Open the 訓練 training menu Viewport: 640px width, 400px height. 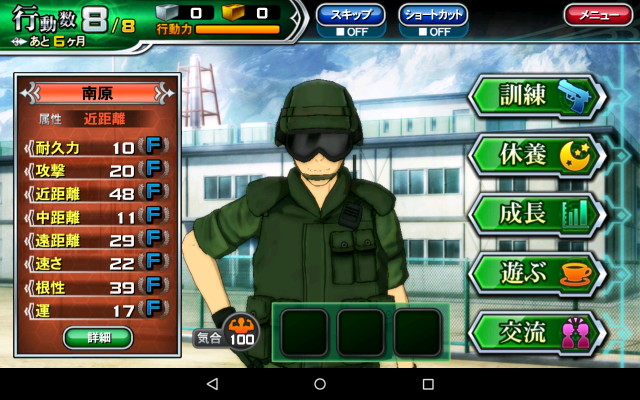pyautogui.click(x=537, y=97)
